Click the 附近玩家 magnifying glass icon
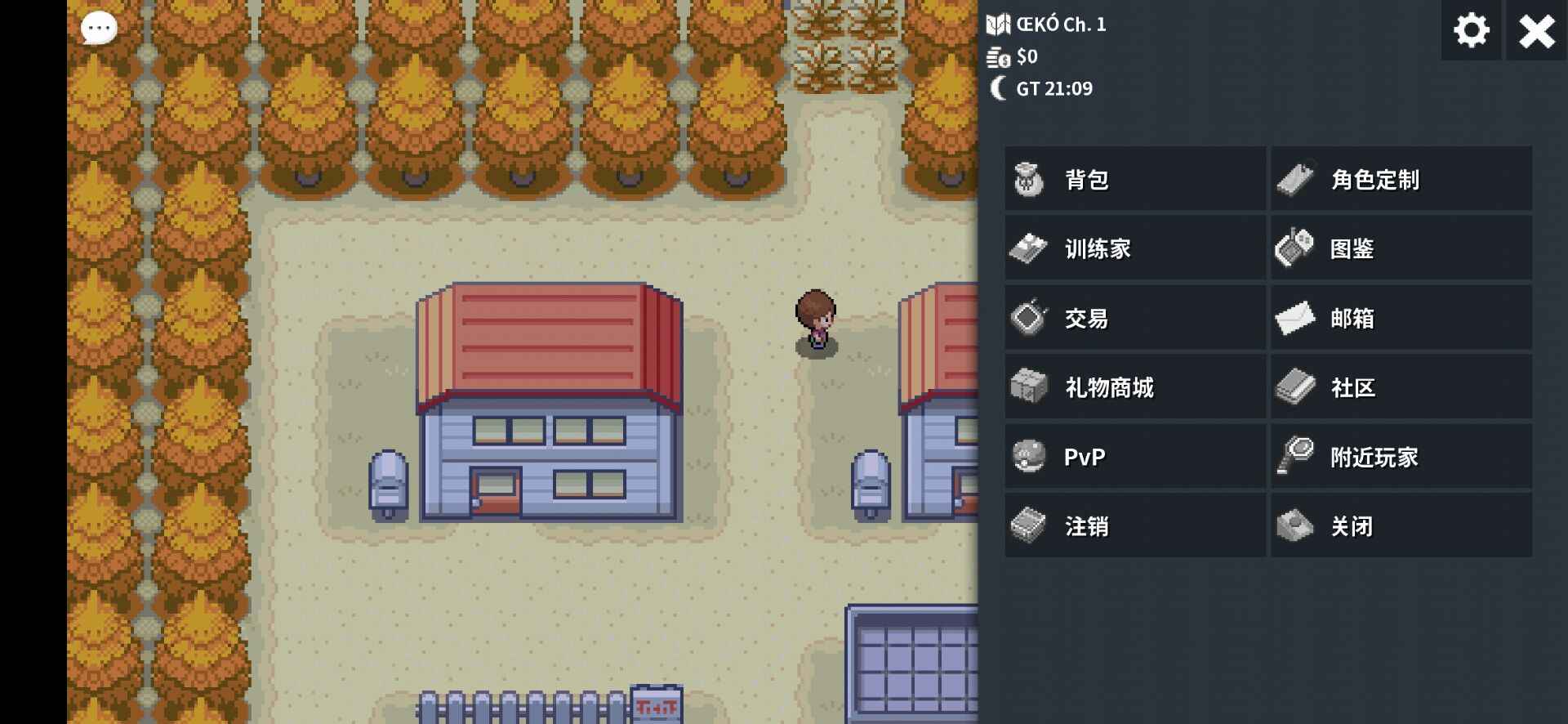 pyautogui.click(x=1295, y=456)
